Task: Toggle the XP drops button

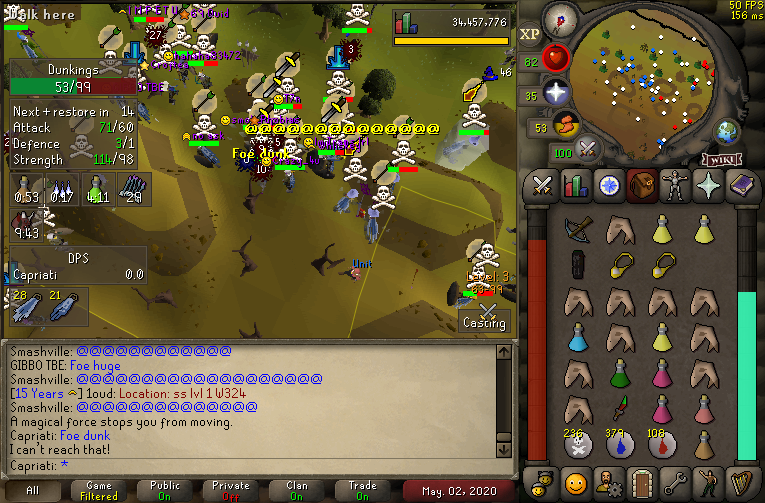Action: [530, 34]
